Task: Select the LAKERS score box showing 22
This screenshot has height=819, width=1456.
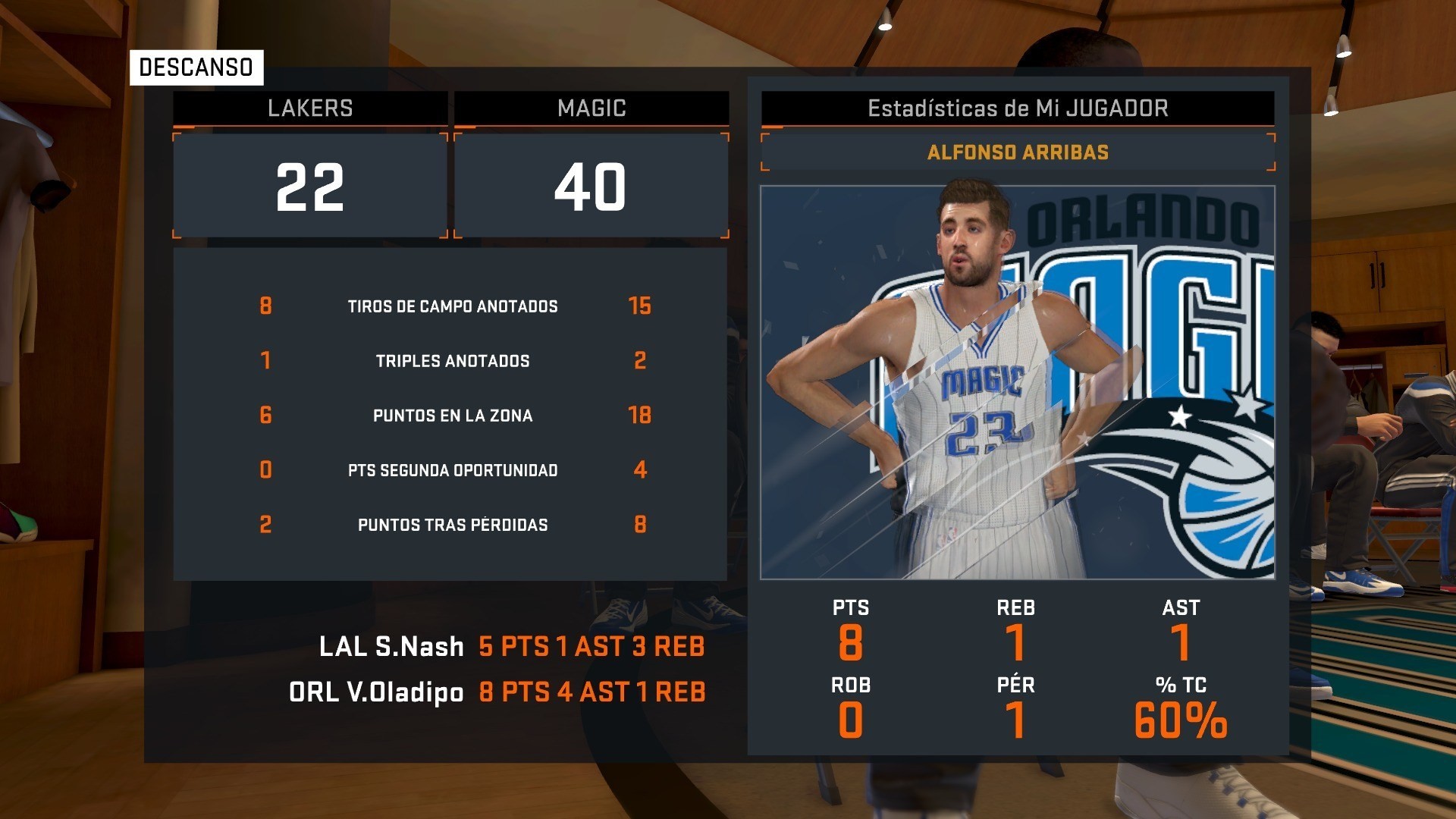Action: tap(308, 184)
